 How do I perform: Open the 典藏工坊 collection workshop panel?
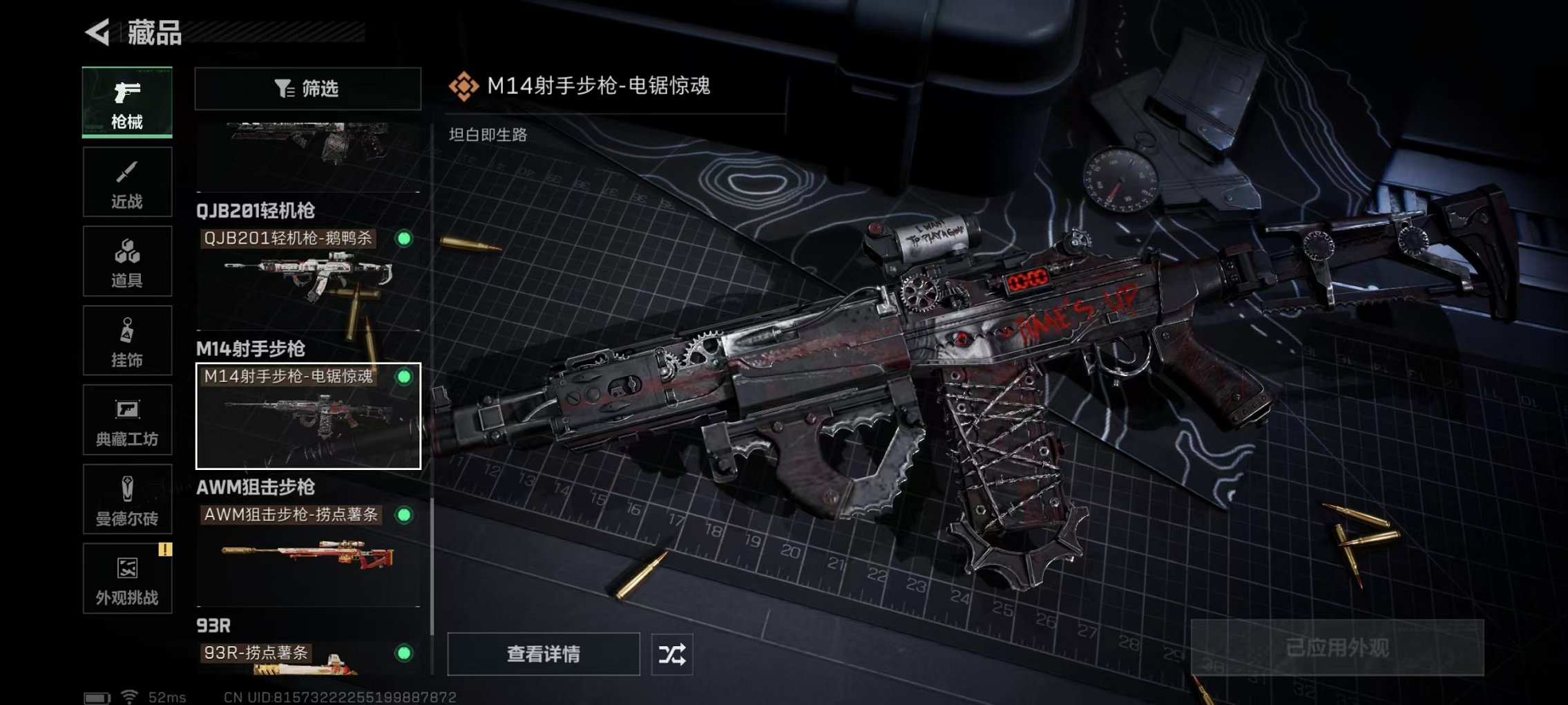click(126, 420)
